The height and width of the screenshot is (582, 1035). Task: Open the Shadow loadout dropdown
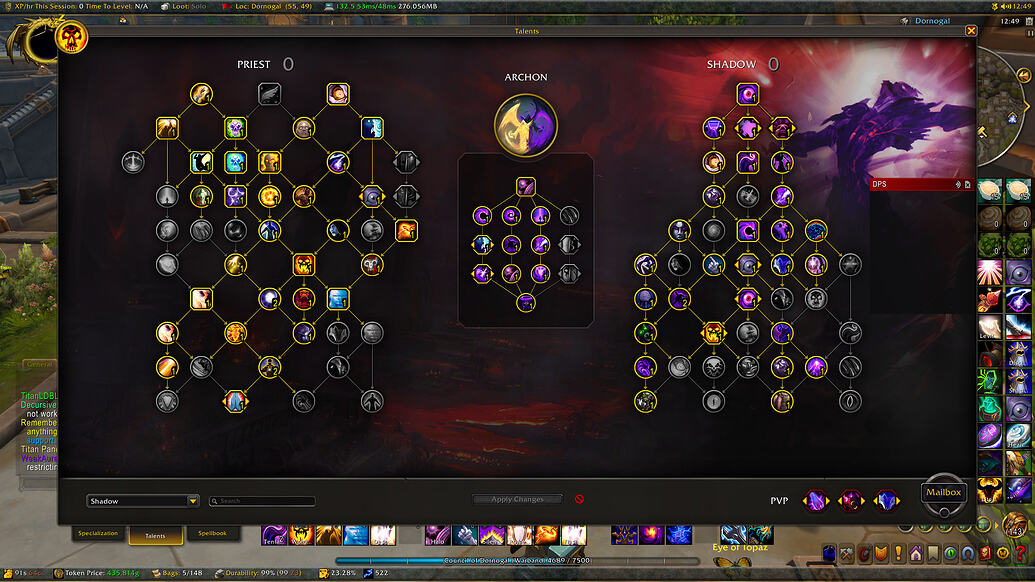pyautogui.click(x=144, y=501)
